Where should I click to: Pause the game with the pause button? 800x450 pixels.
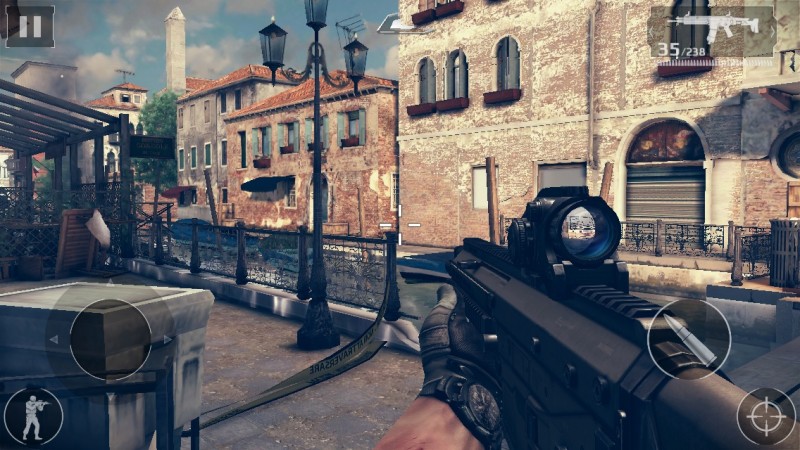(x=31, y=25)
